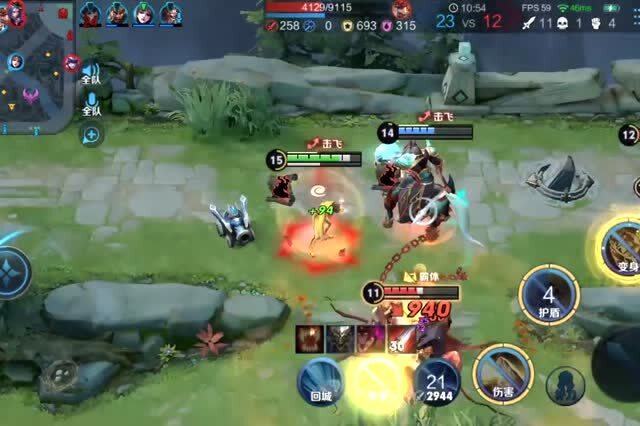The width and height of the screenshot is (640, 426).
Task: Tap the item icon showing 30
Action: (402, 338)
